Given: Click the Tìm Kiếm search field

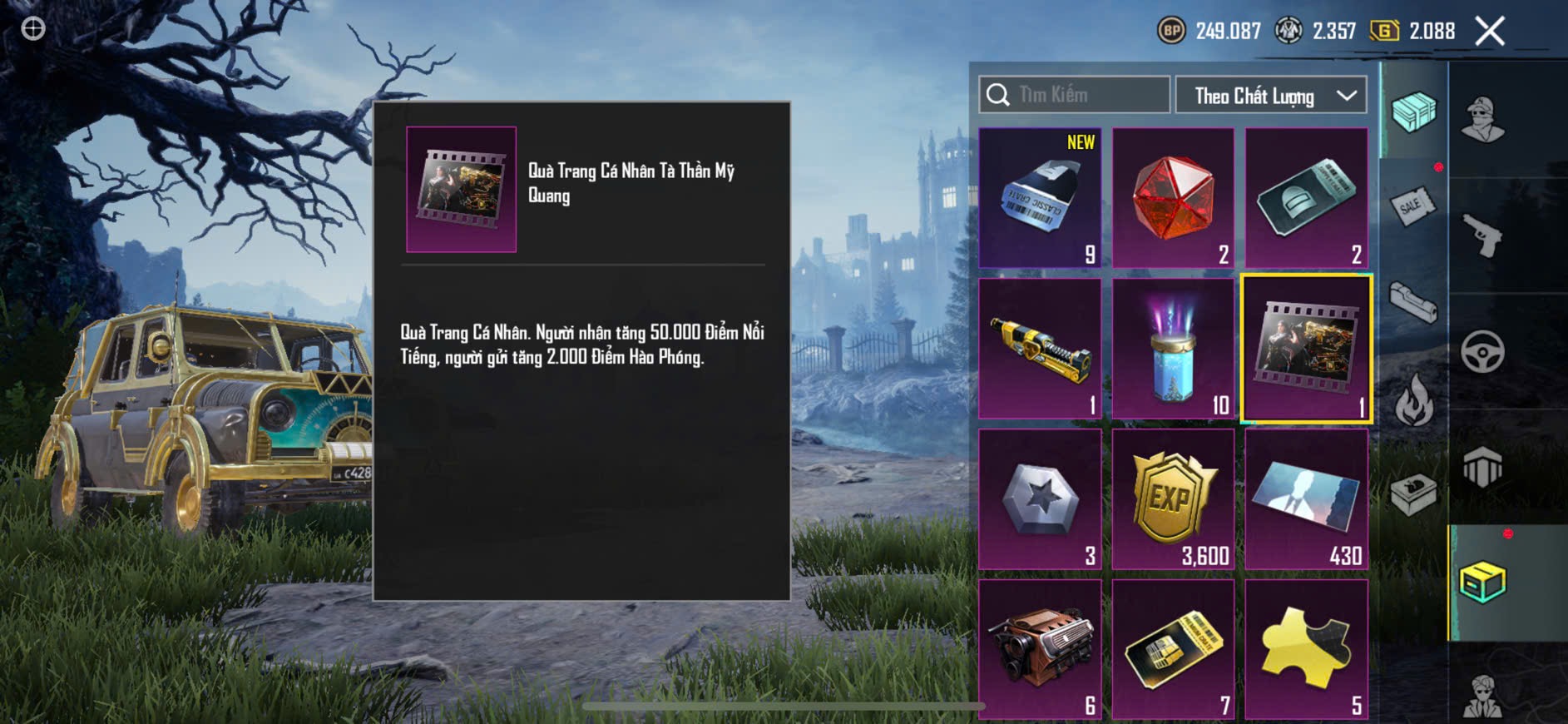Looking at the screenshot, I should click(1075, 95).
